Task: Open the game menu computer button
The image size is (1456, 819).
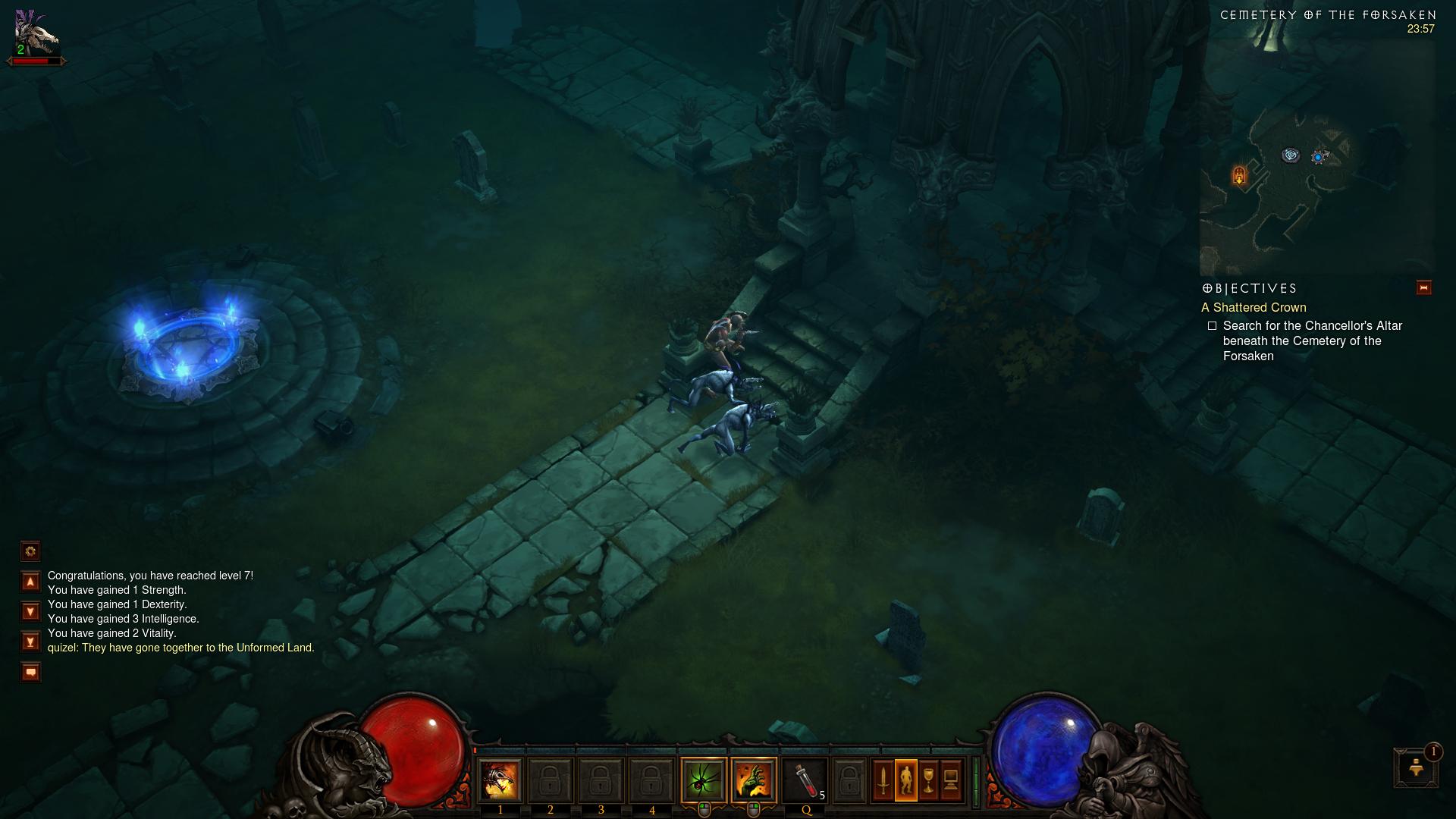Action: tap(951, 780)
